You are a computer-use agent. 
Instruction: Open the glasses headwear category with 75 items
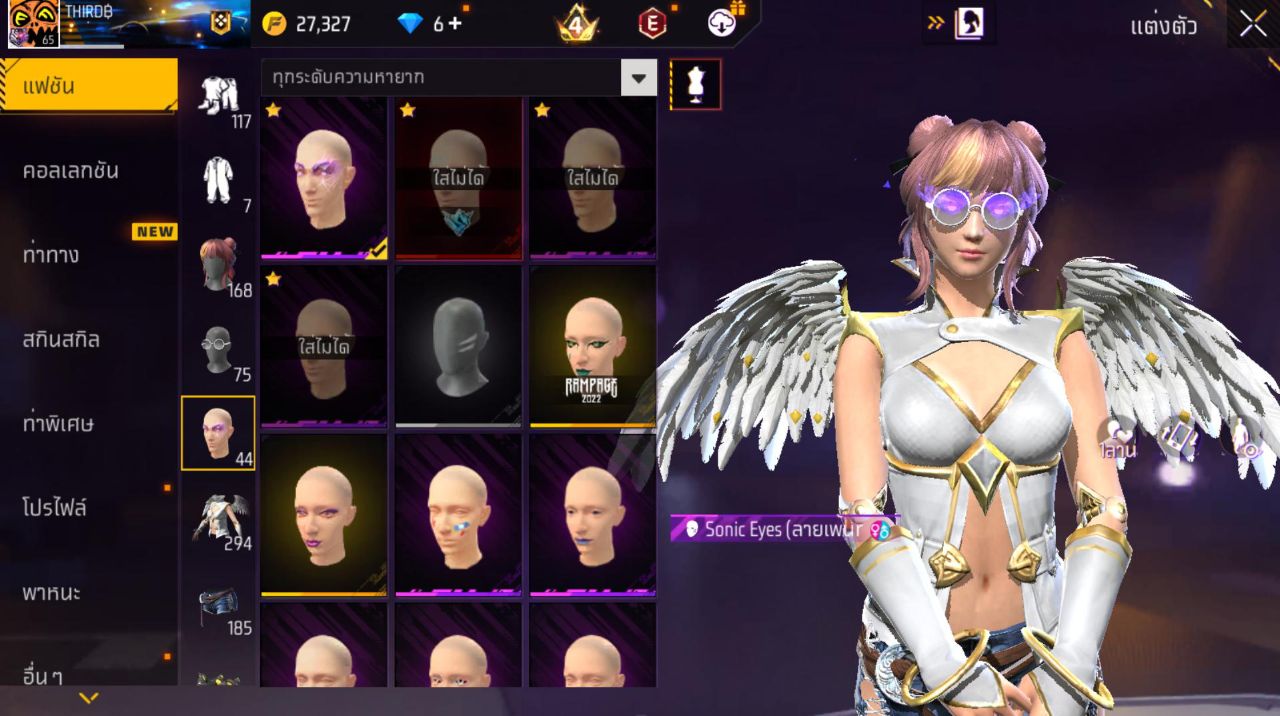coord(218,350)
